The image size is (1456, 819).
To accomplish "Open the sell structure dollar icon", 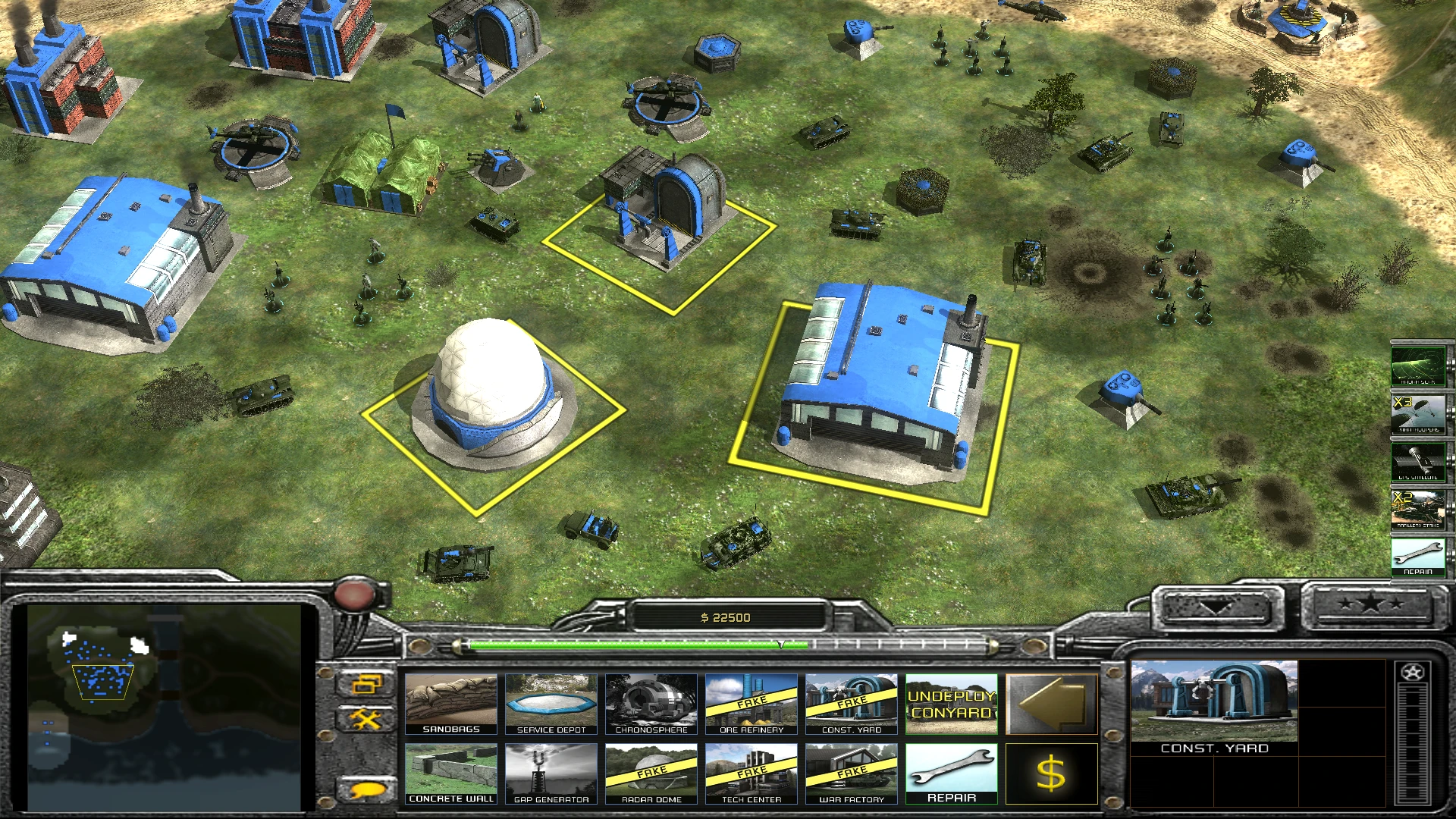I will [x=1052, y=772].
